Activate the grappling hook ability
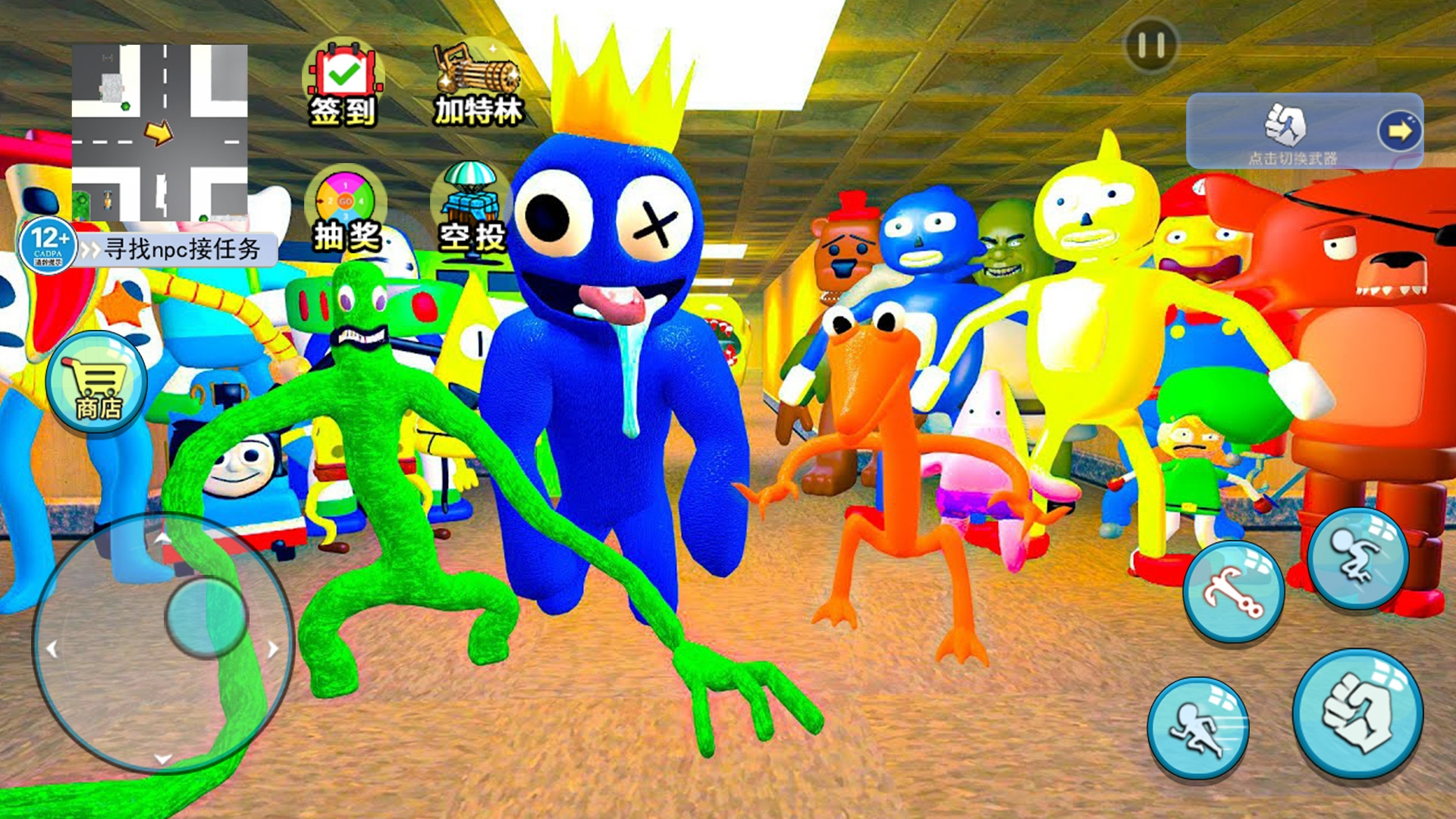Image resolution: width=1456 pixels, height=819 pixels. [x=1234, y=591]
